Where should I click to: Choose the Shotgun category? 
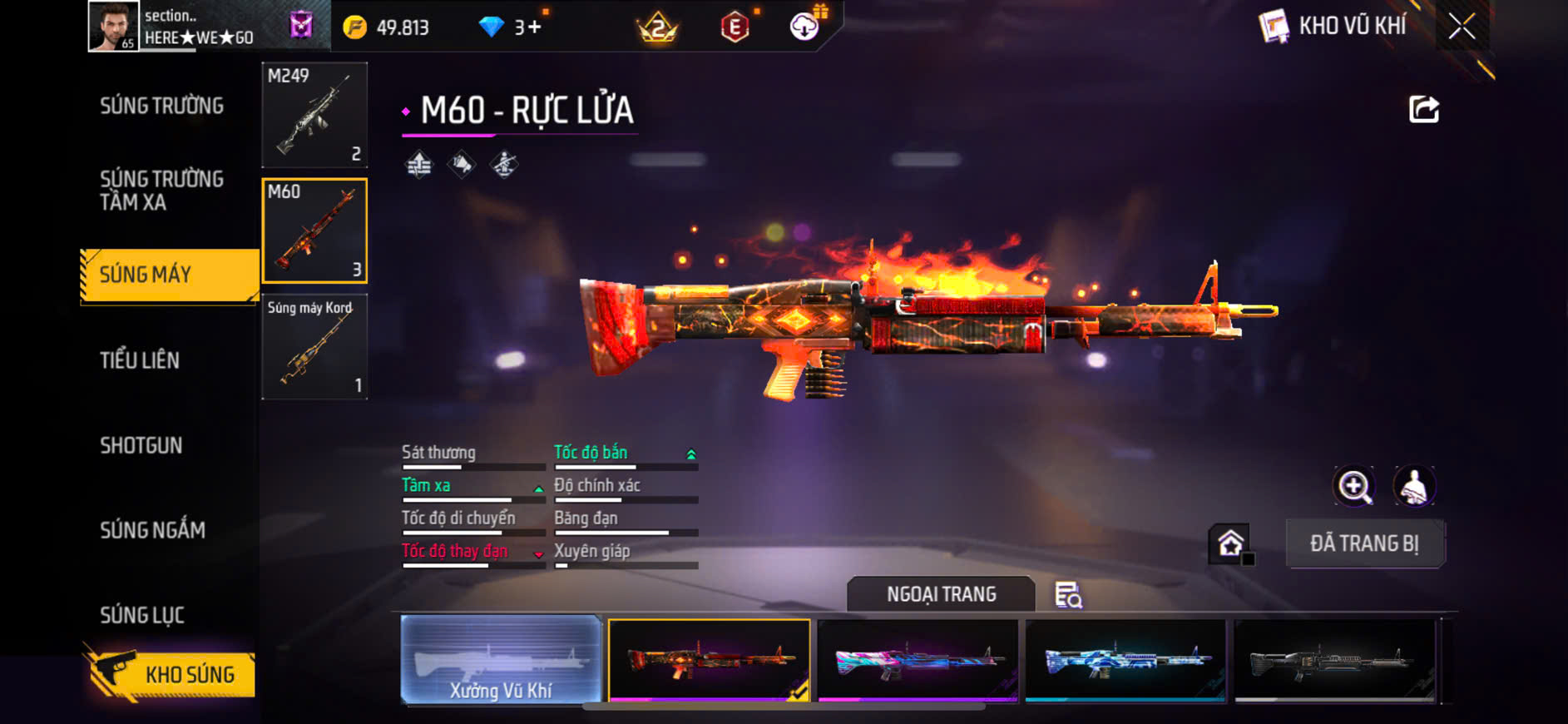click(x=141, y=445)
